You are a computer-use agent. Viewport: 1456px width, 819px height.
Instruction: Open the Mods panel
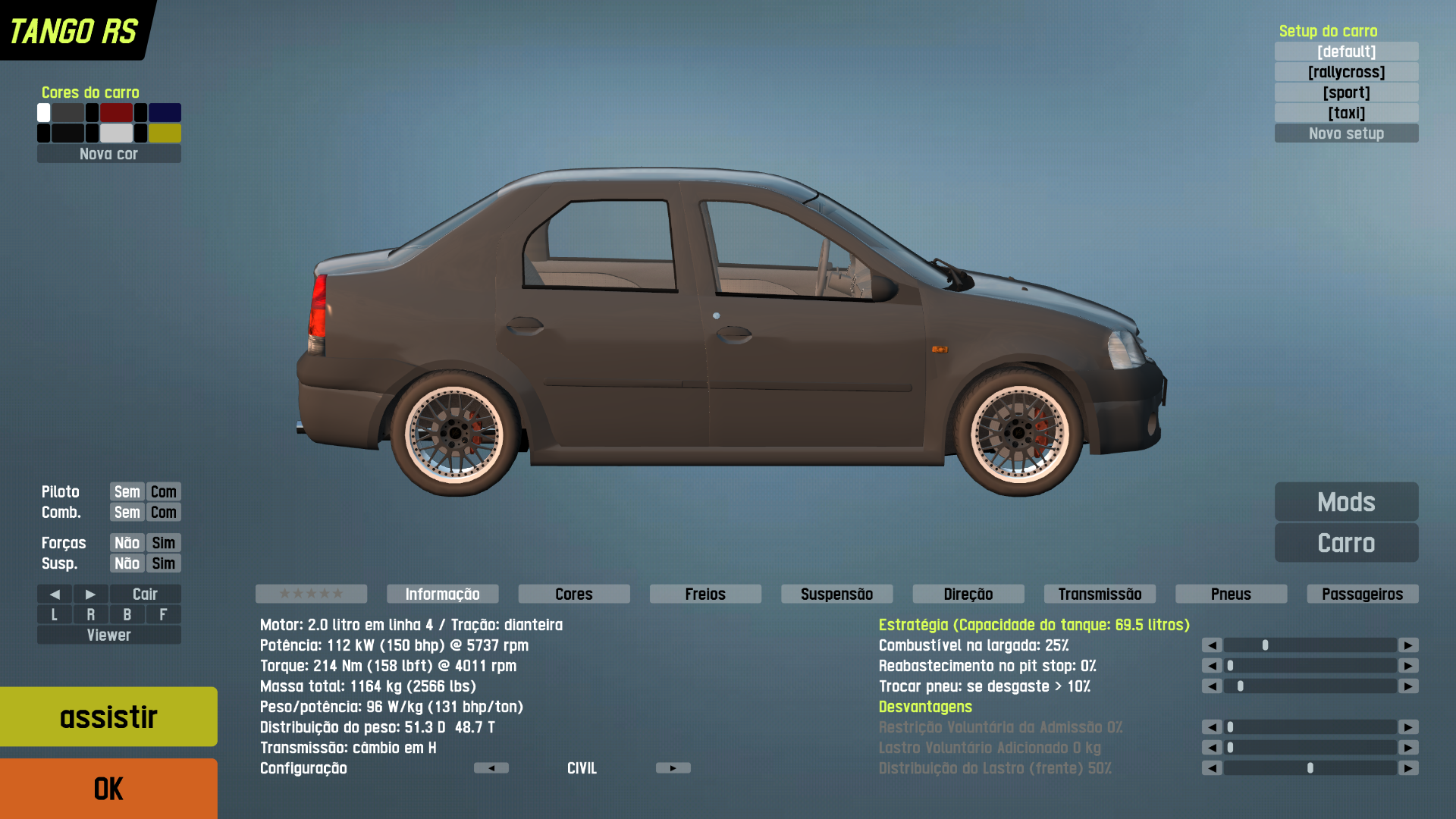[1346, 502]
